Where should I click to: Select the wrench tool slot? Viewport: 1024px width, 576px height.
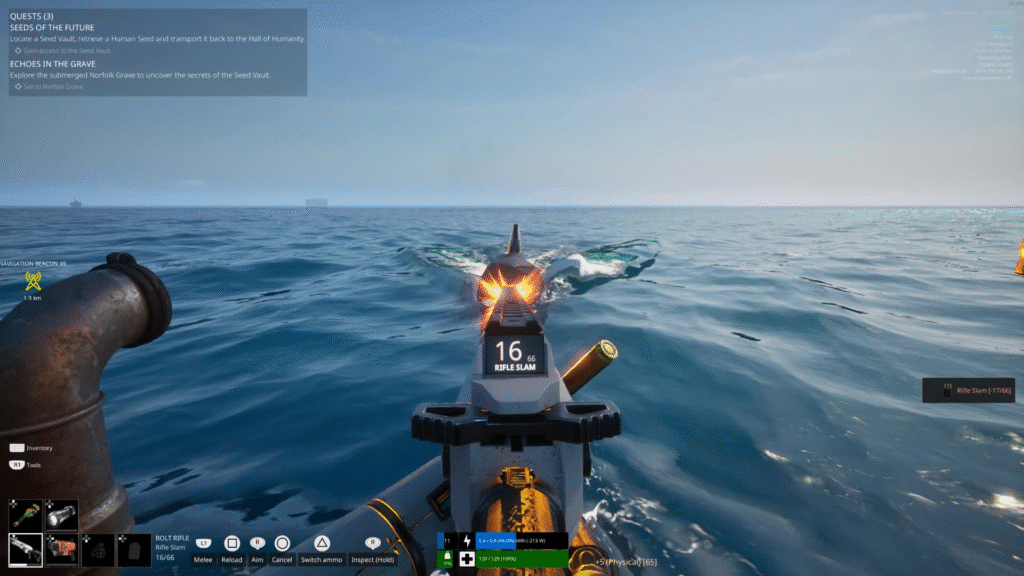click(x=26, y=515)
